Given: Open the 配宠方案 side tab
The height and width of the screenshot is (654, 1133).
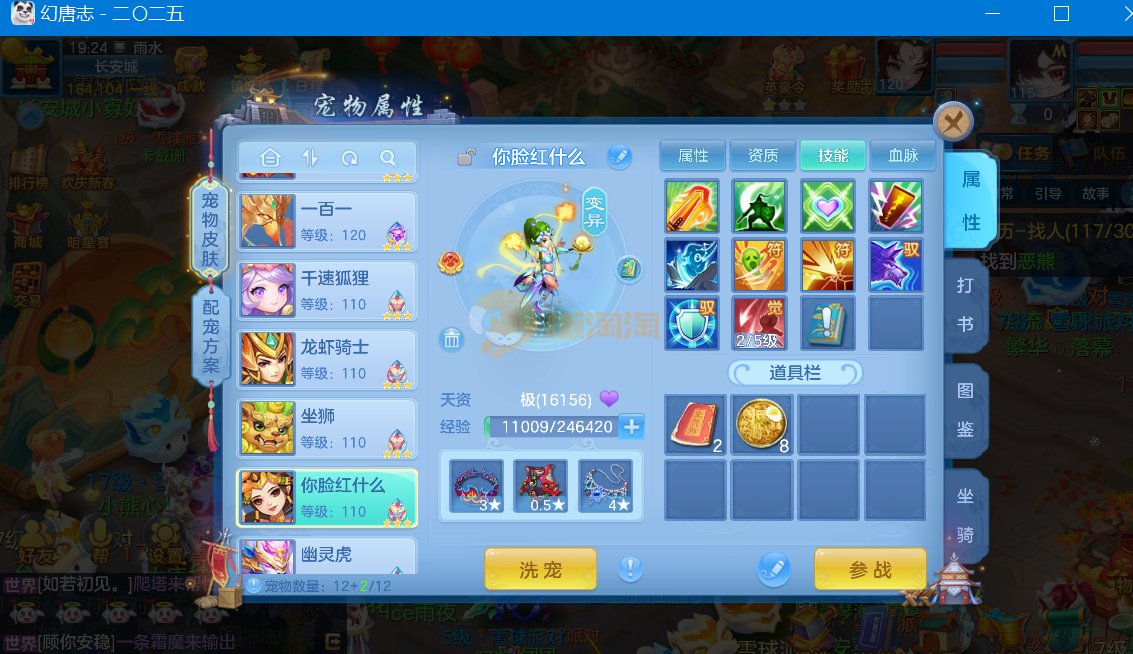Looking at the screenshot, I should (211, 335).
